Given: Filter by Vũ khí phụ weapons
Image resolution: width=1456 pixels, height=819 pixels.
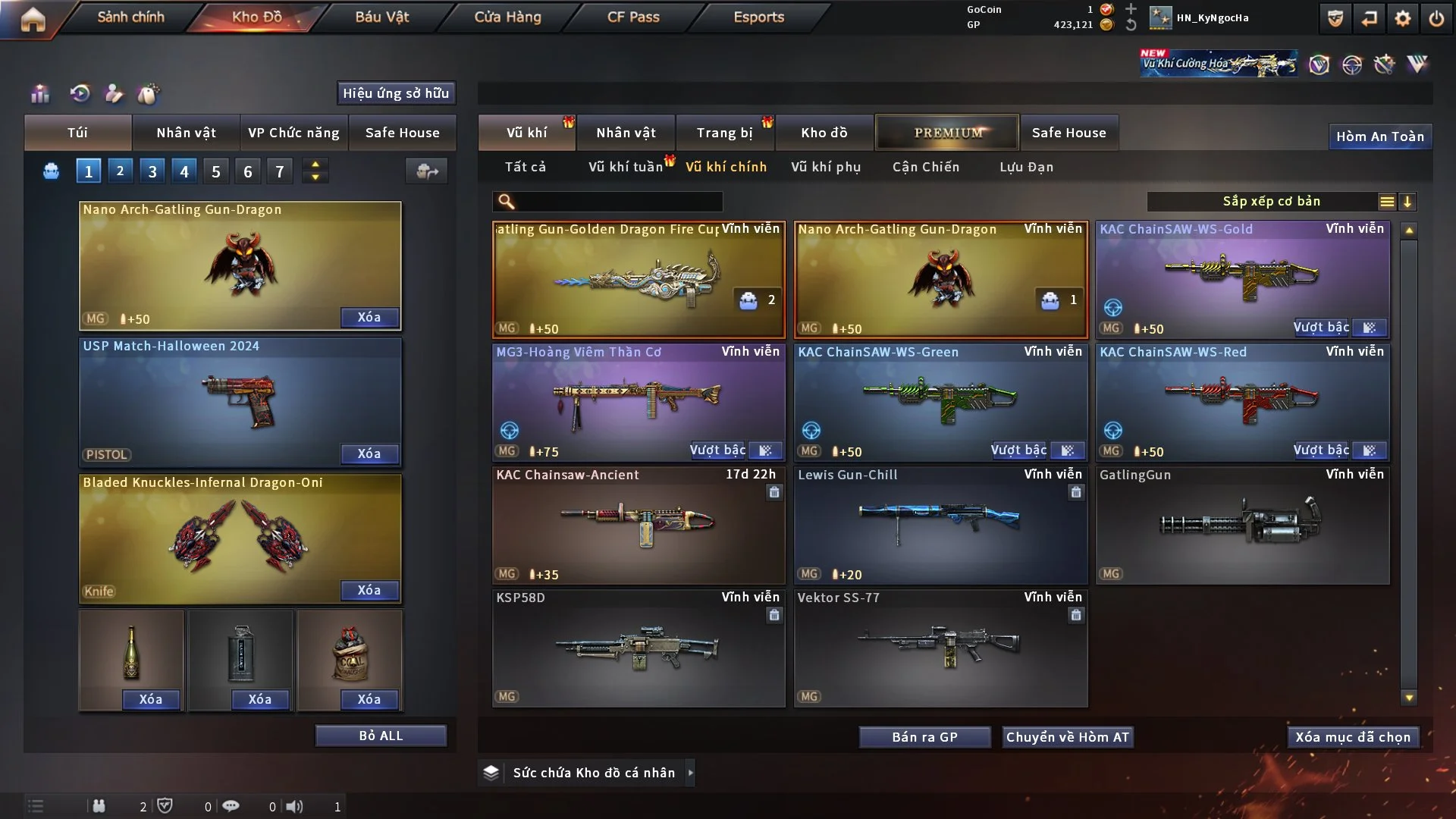Looking at the screenshot, I should 826,167.
